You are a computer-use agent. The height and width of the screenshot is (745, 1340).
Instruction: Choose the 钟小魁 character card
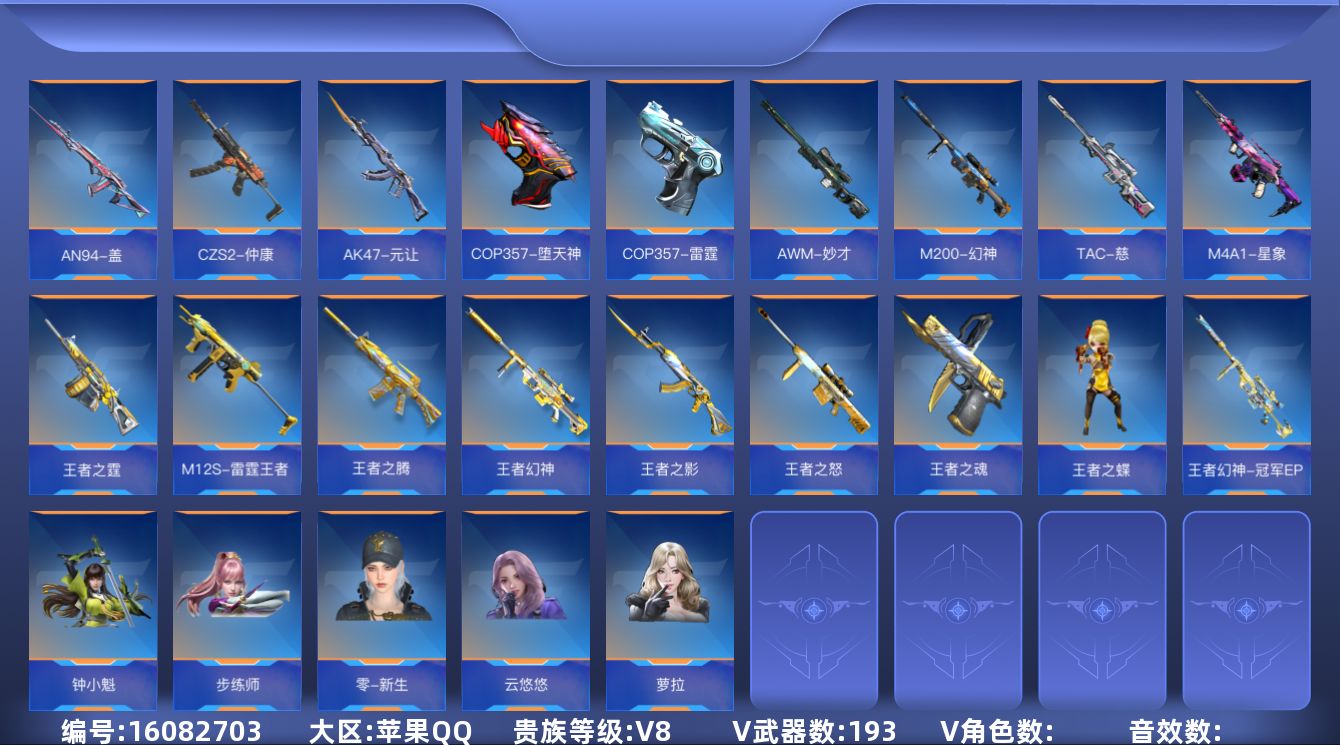93,610
